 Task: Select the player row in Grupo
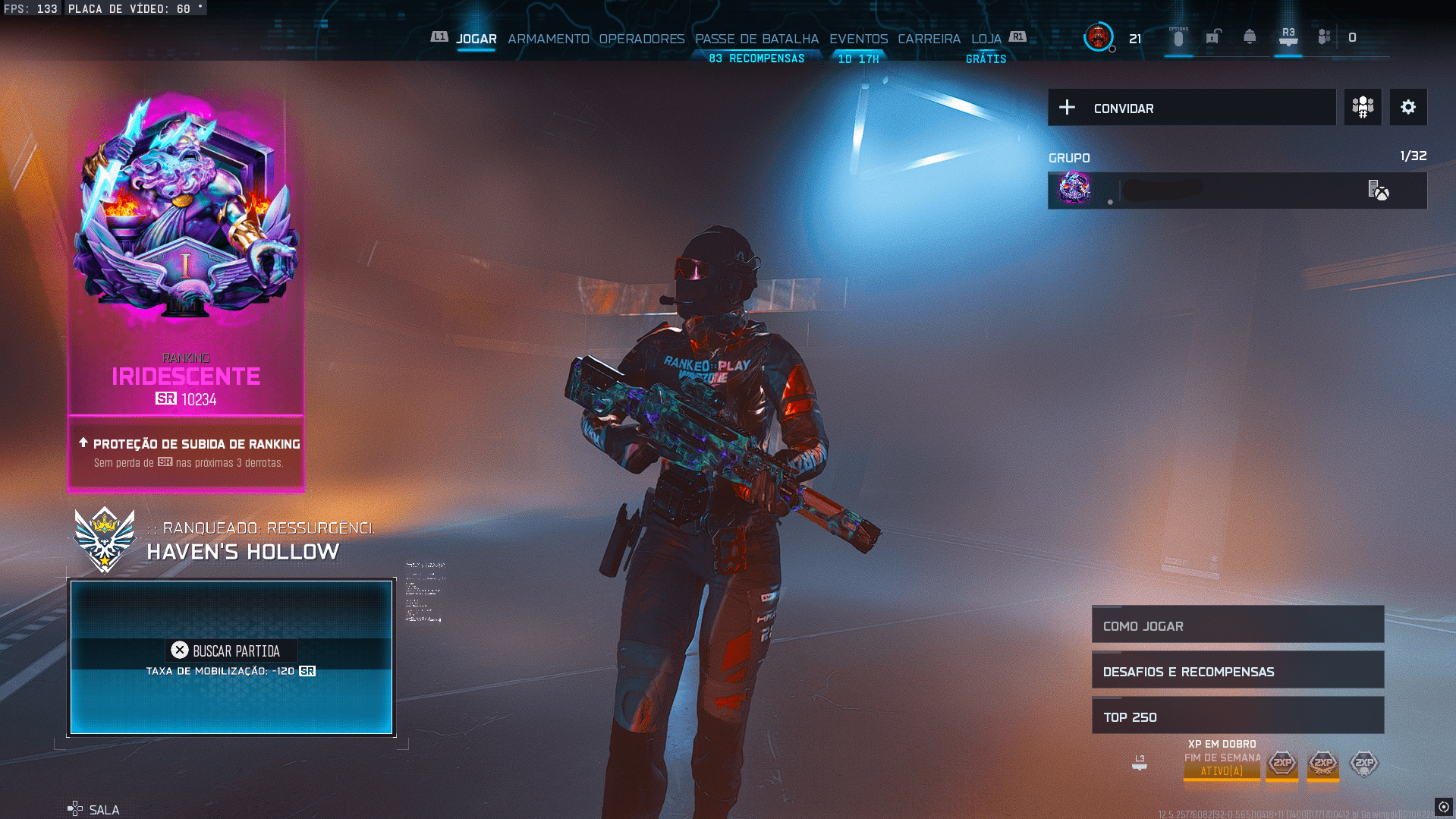click(x=1237, y=191)
